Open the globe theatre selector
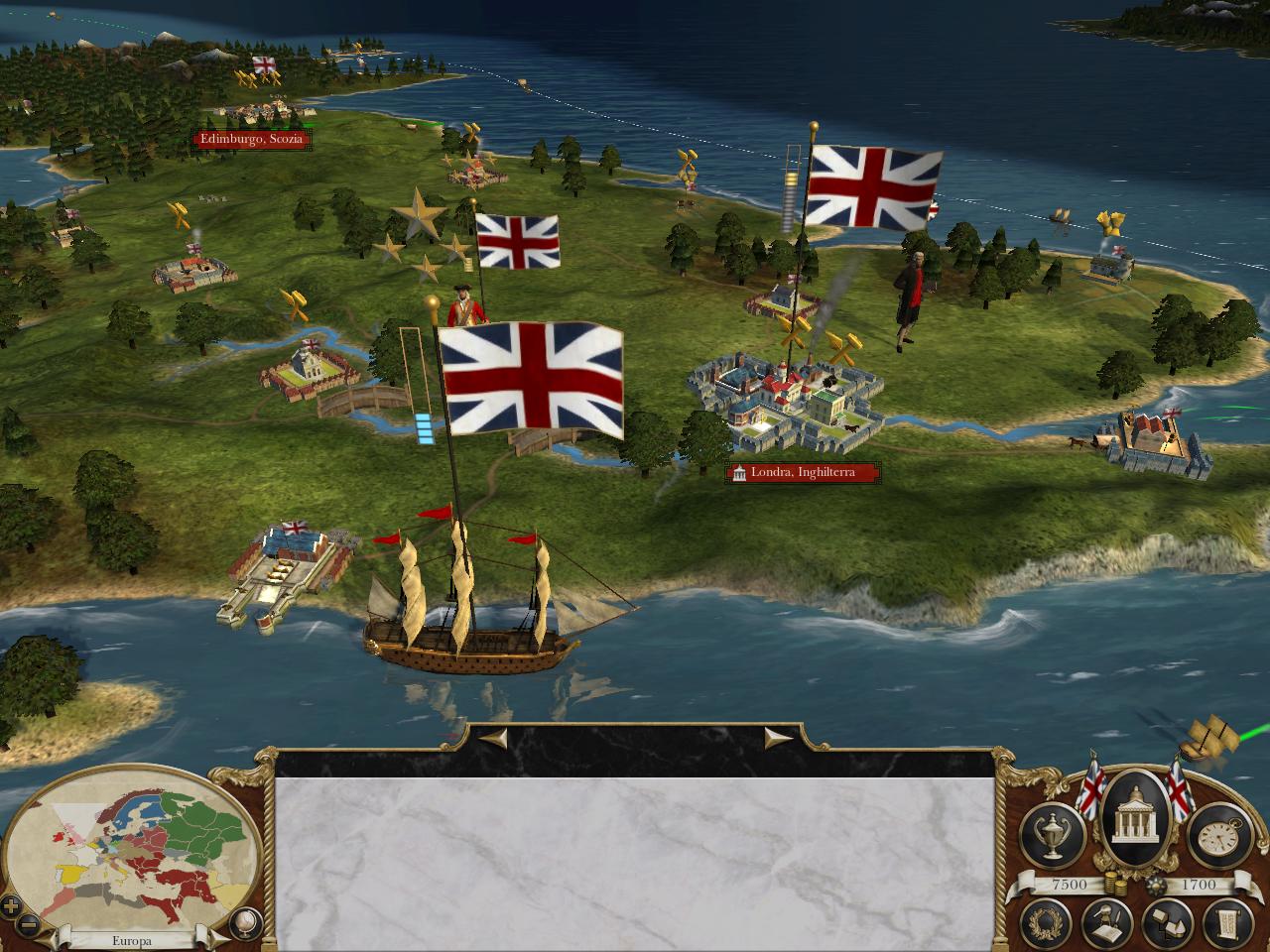The width and height of the screenshot is (1270, 952). [243, 923]
